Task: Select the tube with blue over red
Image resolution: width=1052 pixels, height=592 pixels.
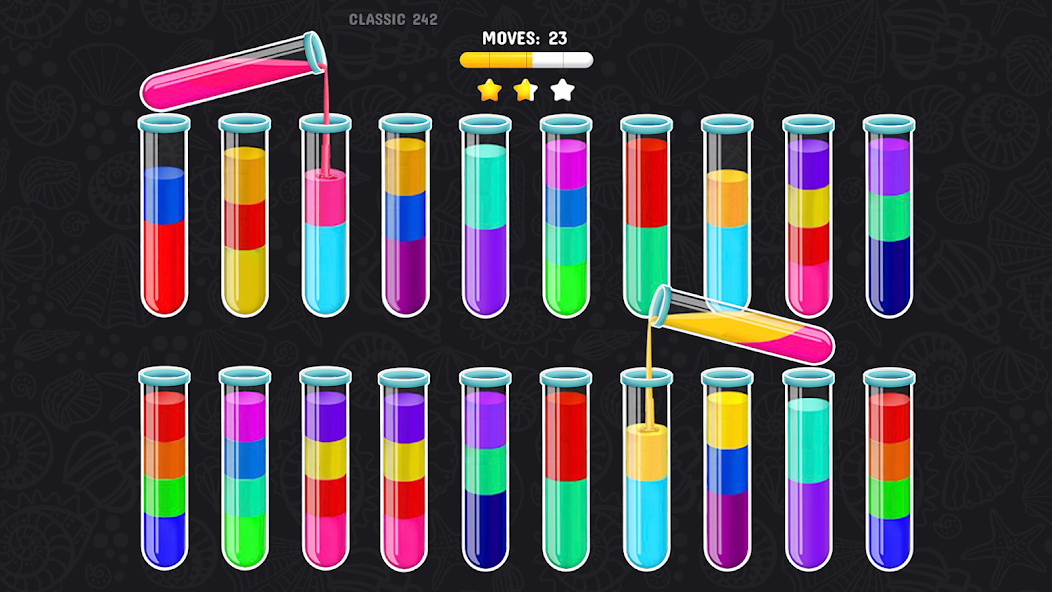Action: (x=164, y=220)
